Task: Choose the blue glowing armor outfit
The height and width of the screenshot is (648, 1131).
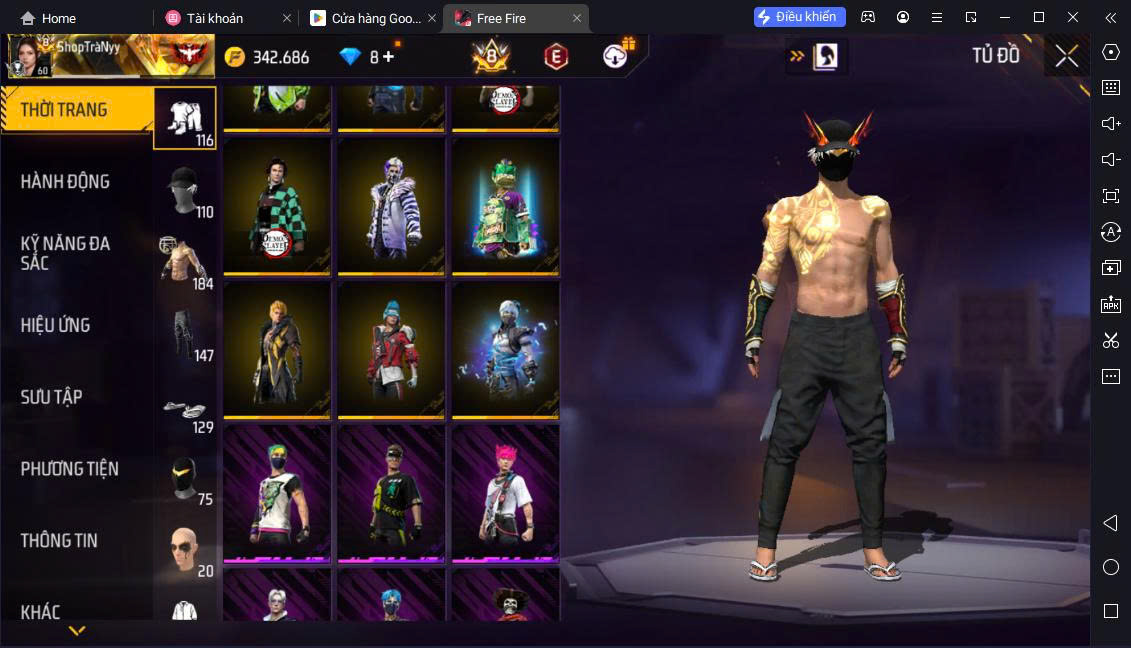Action: (505, 349)
